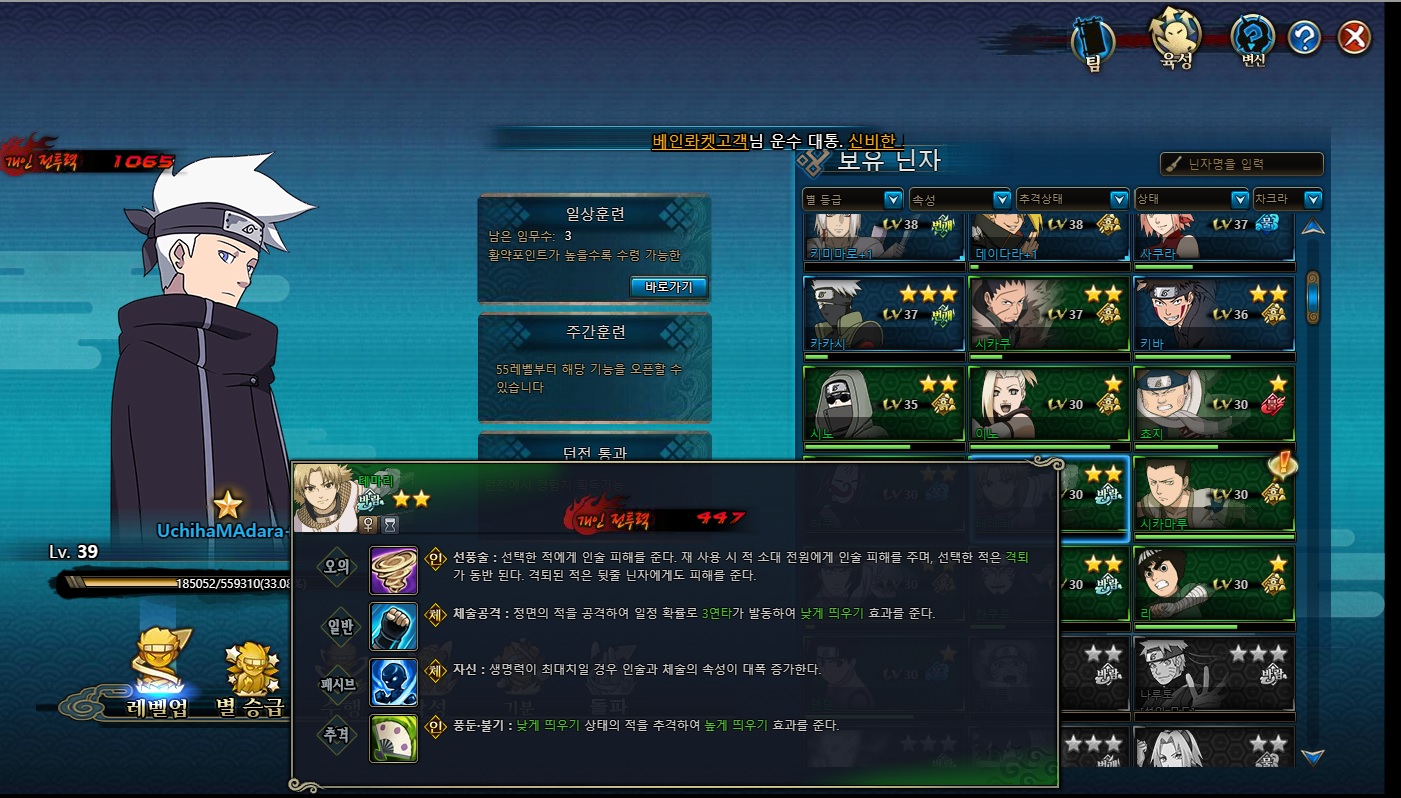Close the ninja screen with the red X
This screenshot has height=798, width=1401.
[1353, 38]
